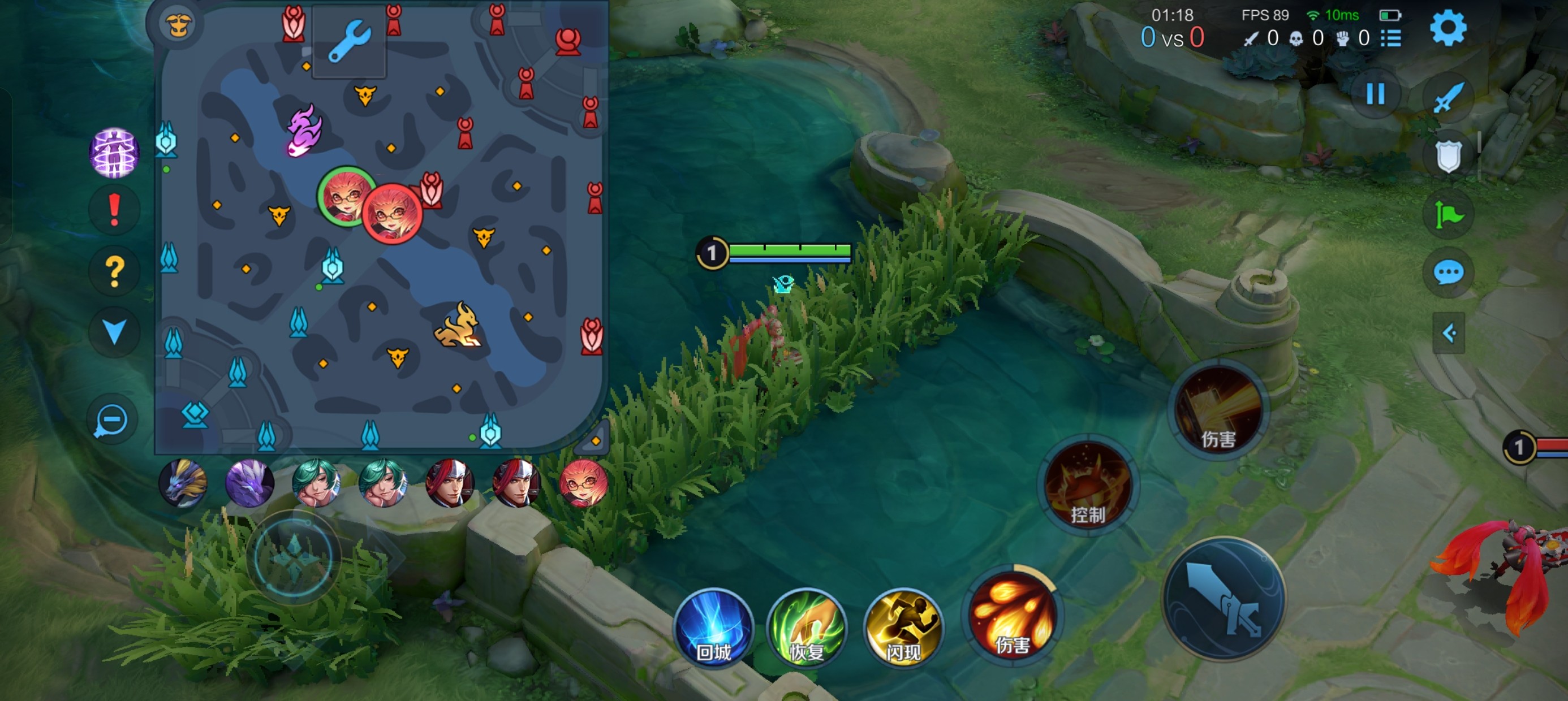Open the scoreboard list icon
The image size is (1568, 701).
(x=1391, y=38)
